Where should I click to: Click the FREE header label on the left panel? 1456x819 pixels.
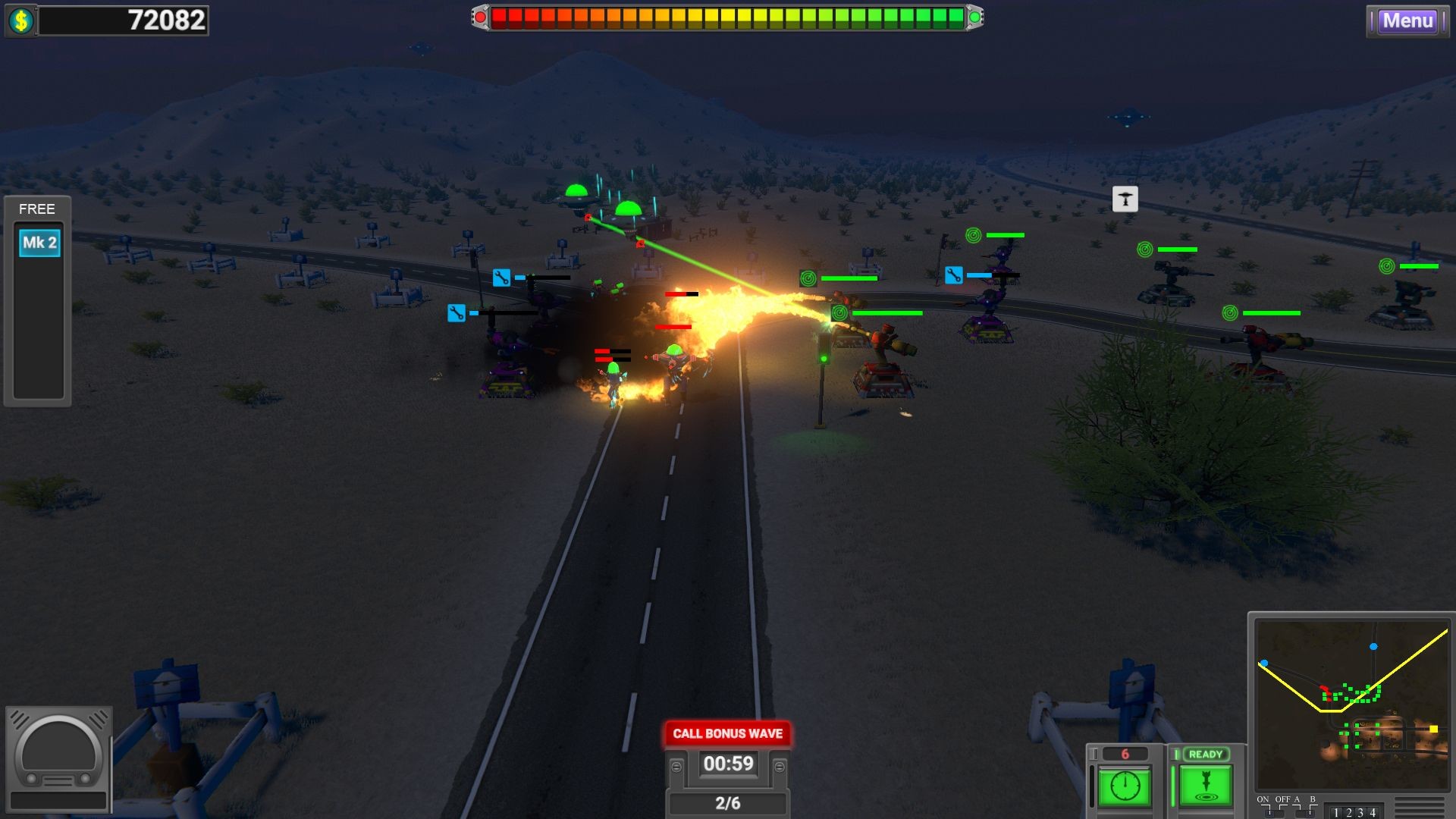coord(37,209)
